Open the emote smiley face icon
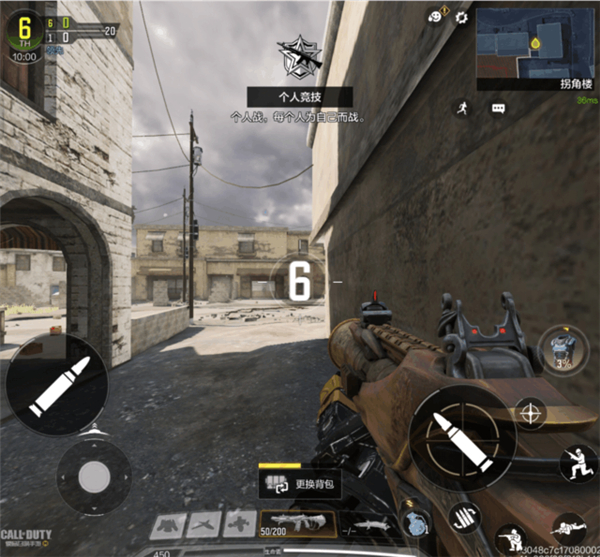Image resolution: width=600 pixels, height=557 pixels. pos(435,16)
